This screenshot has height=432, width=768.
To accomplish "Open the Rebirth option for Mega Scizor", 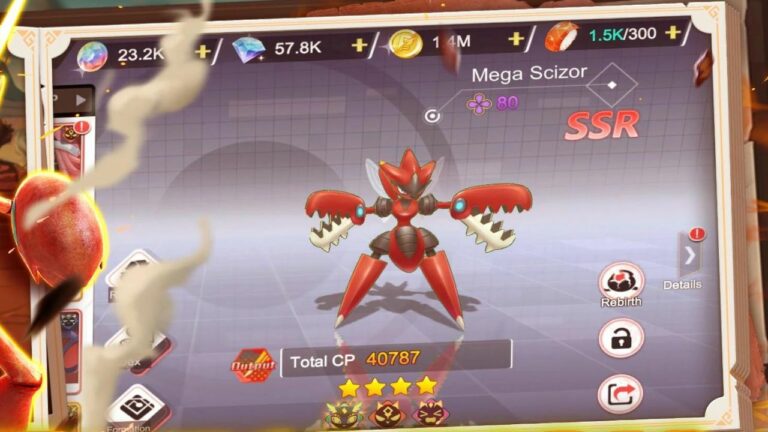I will (621, 282).
